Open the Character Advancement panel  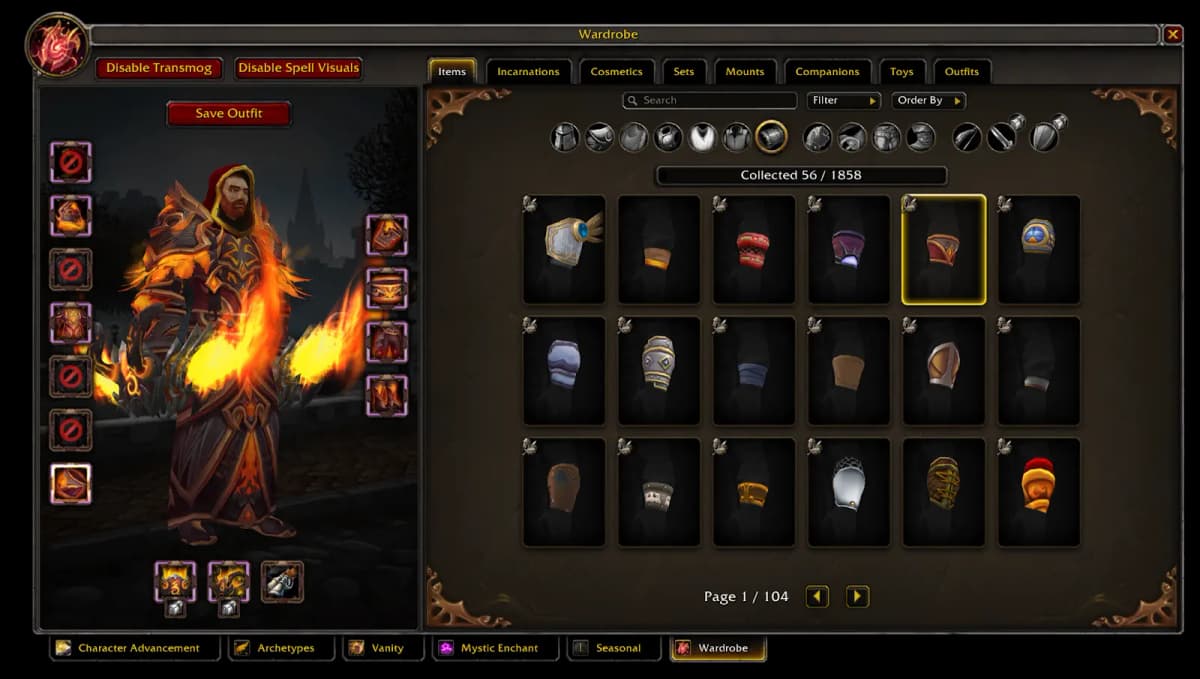[x=128, y=648]
